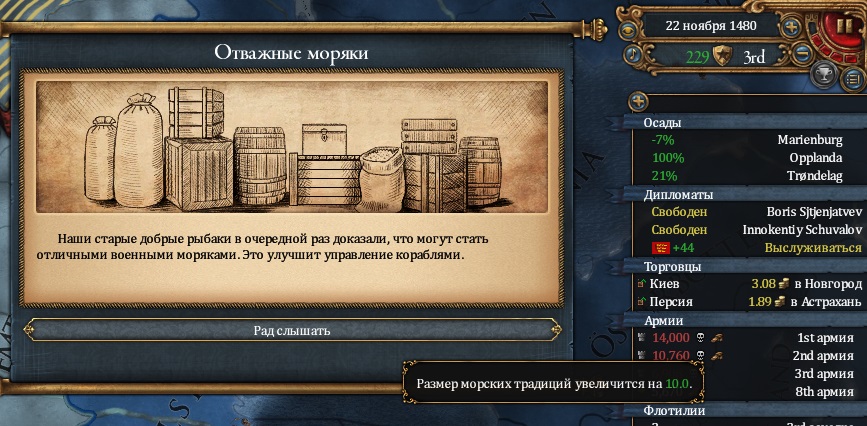Select the Киев merchant in Новгород

pos(745,284)
